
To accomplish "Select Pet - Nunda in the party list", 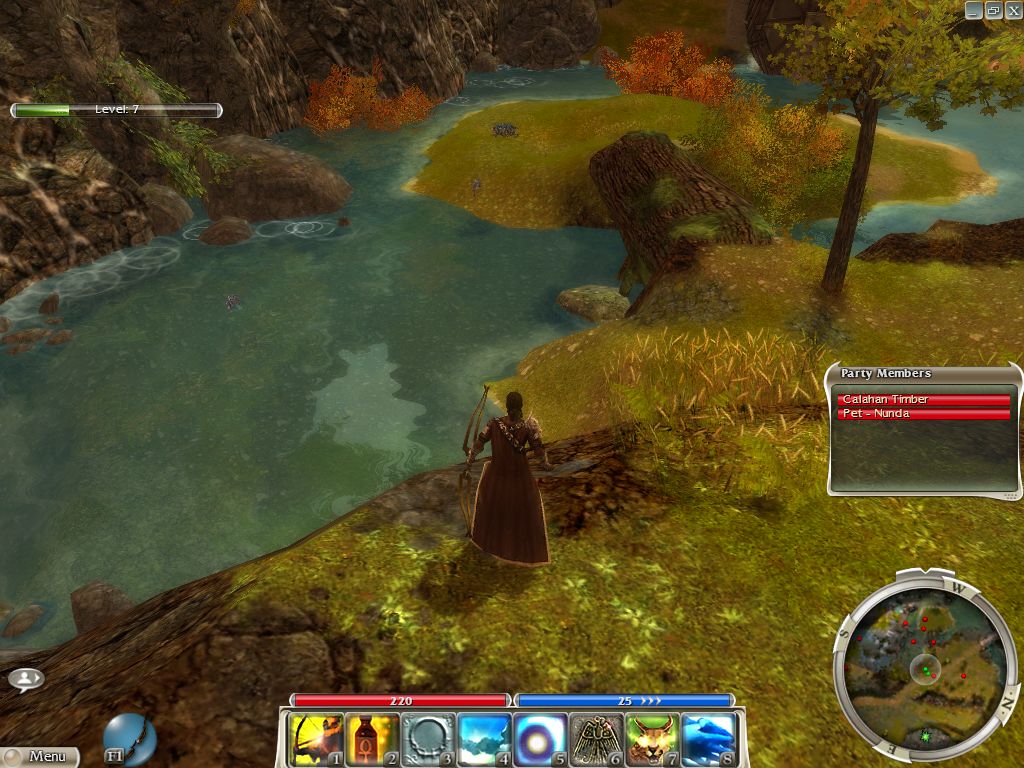I will click(x=923, y=414).
